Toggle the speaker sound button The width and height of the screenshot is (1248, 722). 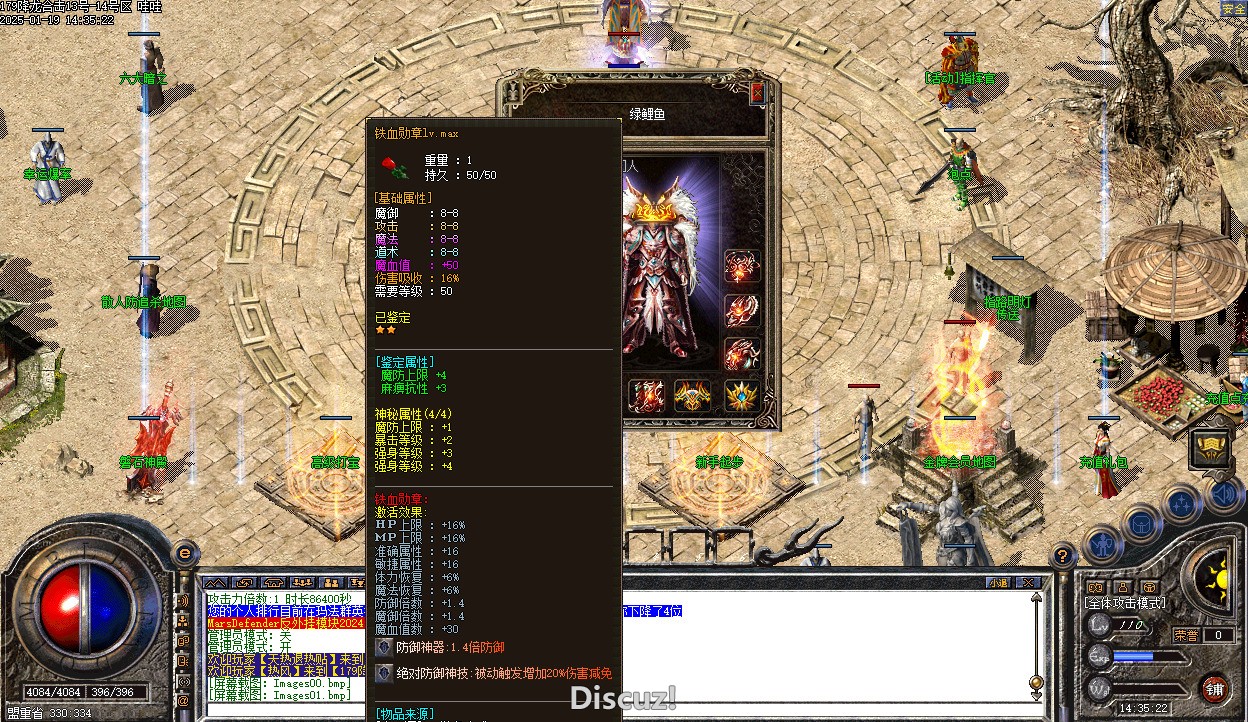click(1223, 493)
